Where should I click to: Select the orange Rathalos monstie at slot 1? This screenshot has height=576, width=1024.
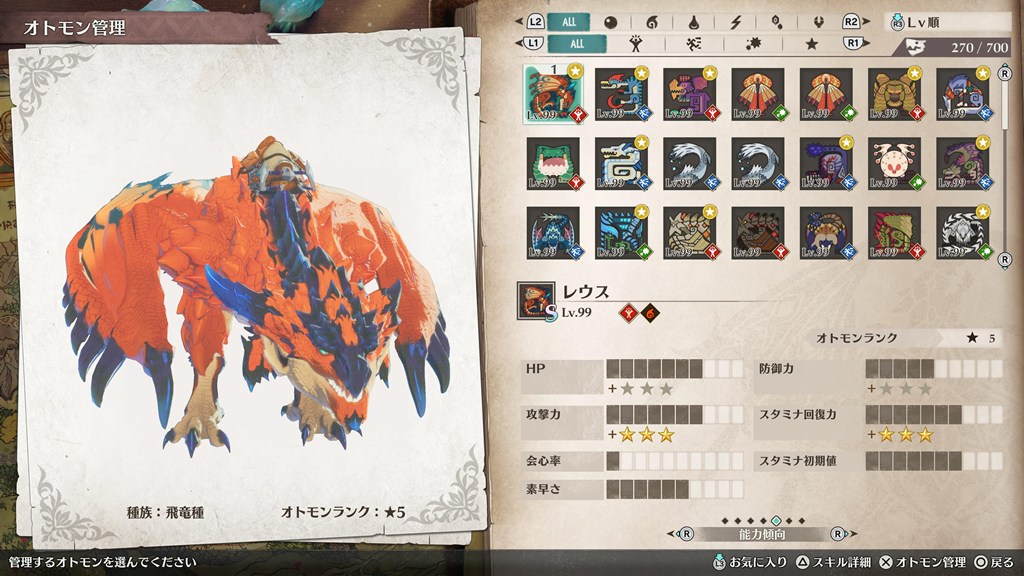(551, 95)
